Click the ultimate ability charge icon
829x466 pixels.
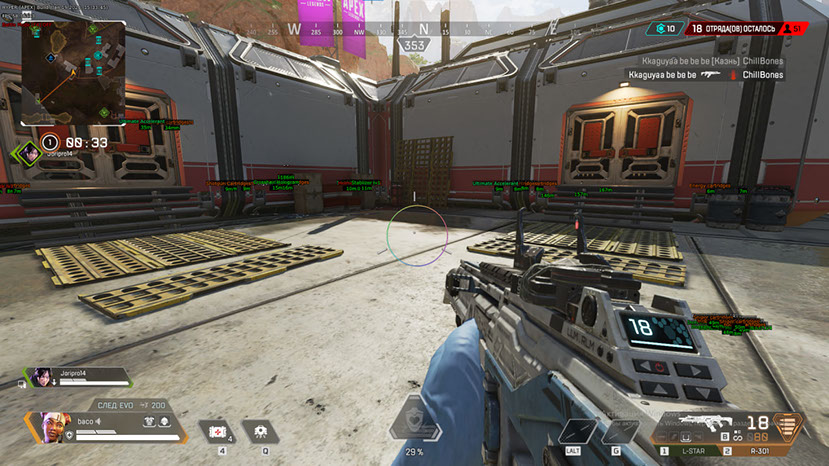[x=414, y=420]
